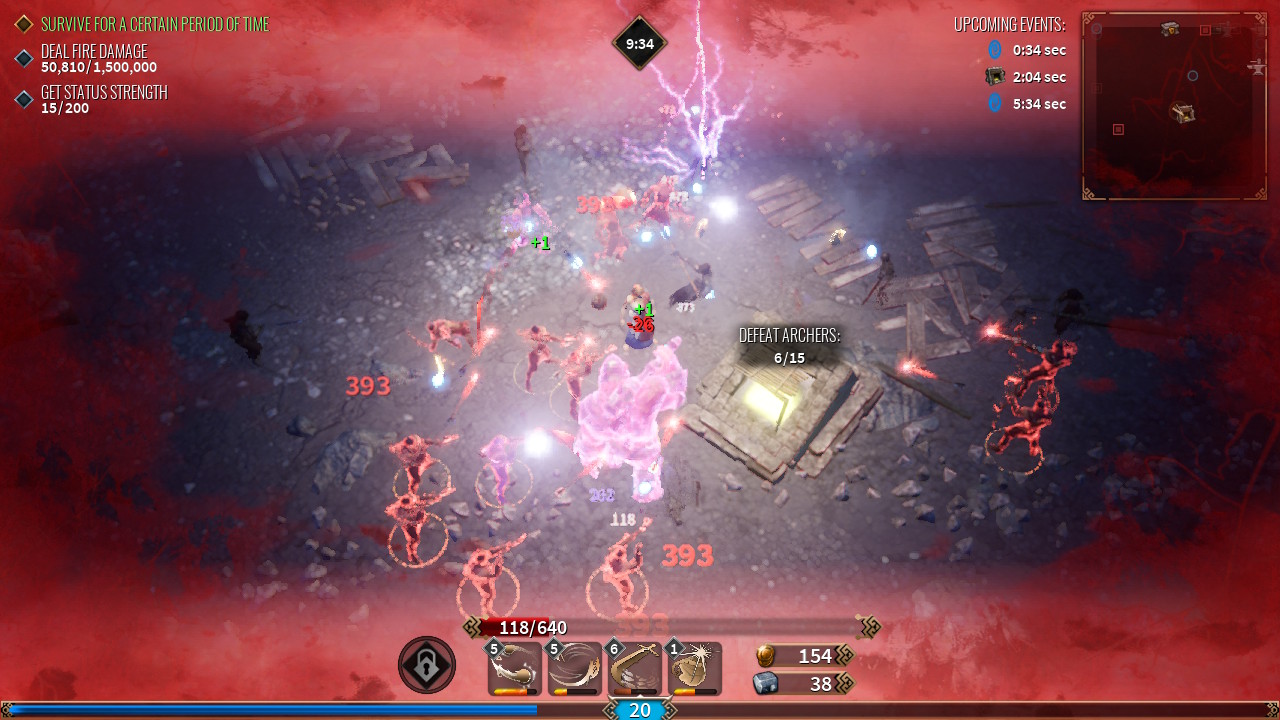
Task: Open the minimap
Action: [1174, 106]
